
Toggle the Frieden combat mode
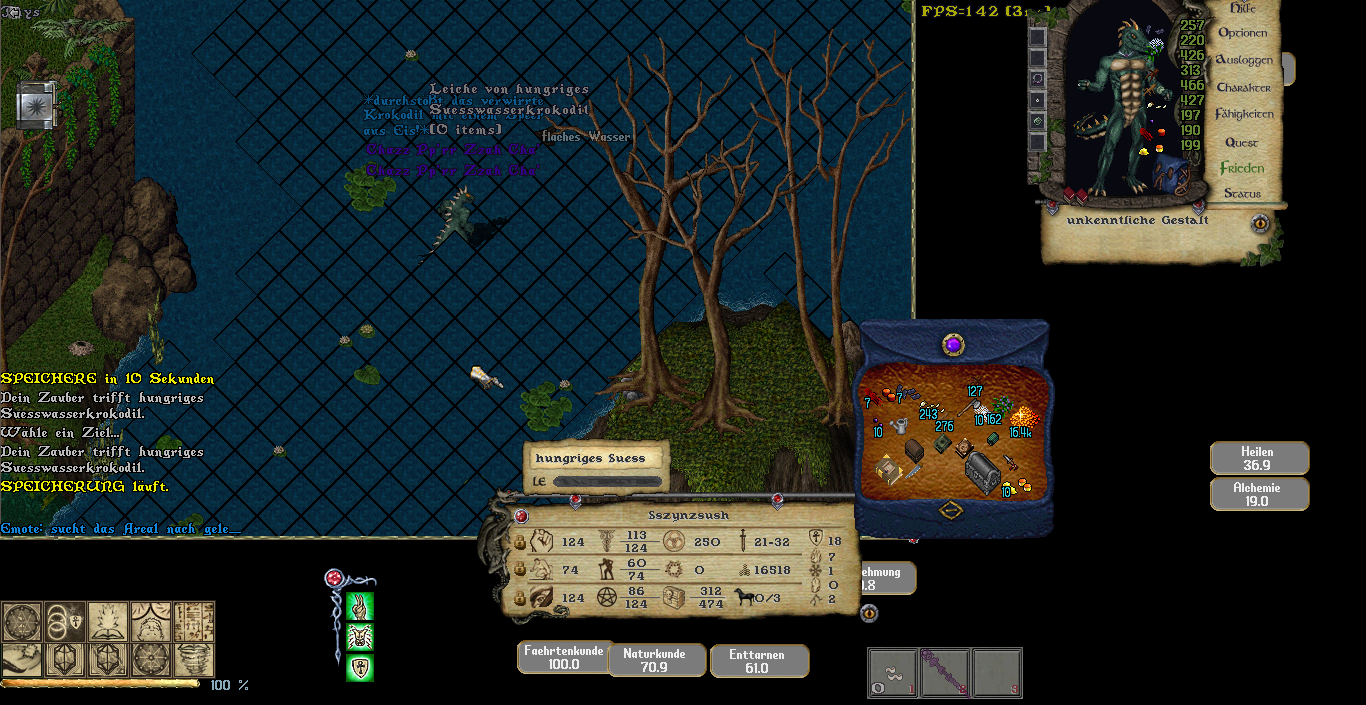(1241, 169)
